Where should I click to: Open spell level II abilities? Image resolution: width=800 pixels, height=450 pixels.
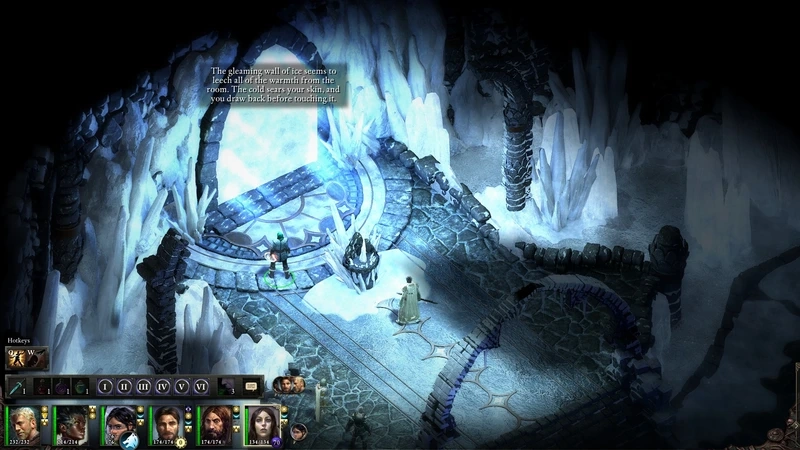[124, 385]
